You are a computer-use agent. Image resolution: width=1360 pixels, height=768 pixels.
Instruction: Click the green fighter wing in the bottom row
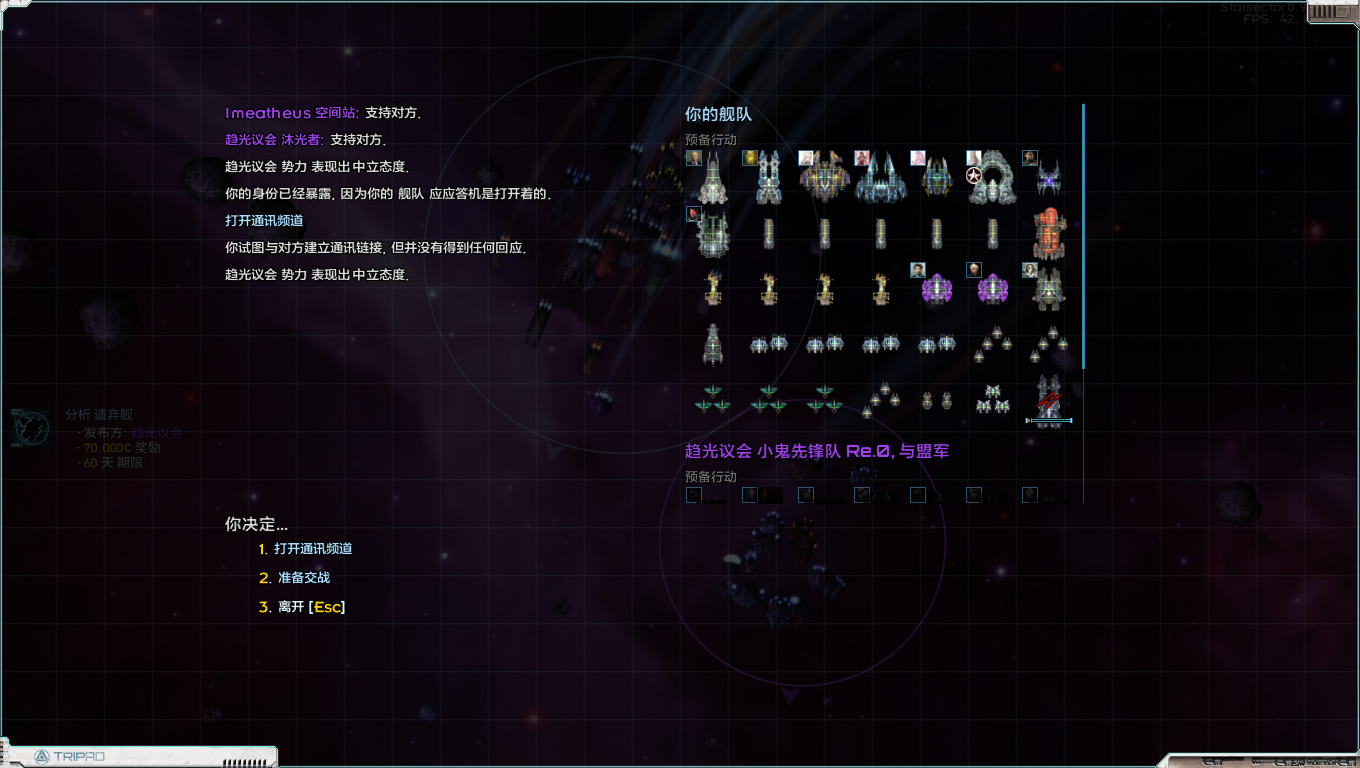(712, 400)
